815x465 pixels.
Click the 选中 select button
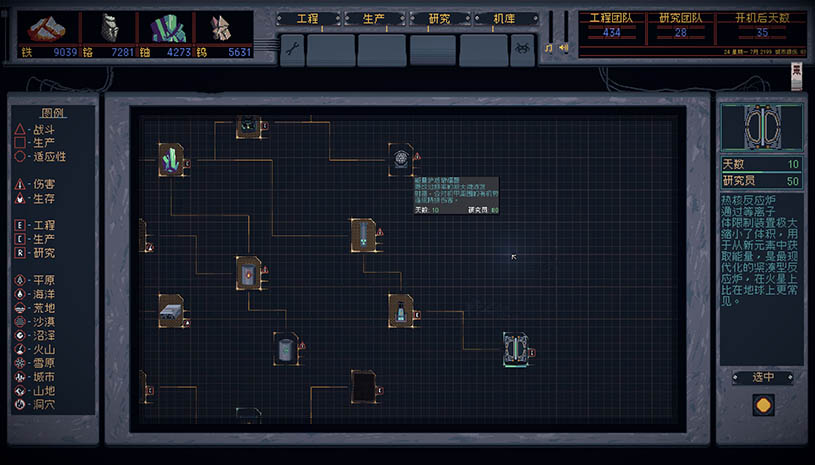click(762, 377)
